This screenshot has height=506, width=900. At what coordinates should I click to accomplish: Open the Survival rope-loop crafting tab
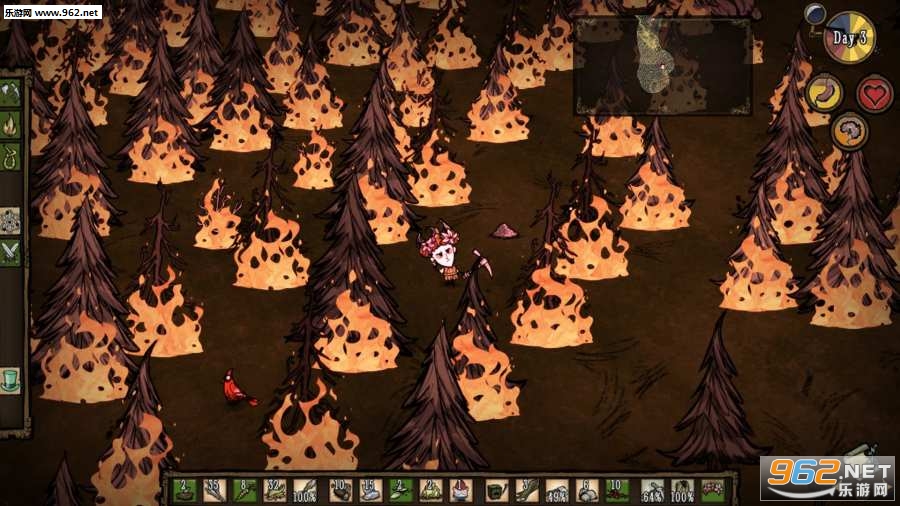11,156
